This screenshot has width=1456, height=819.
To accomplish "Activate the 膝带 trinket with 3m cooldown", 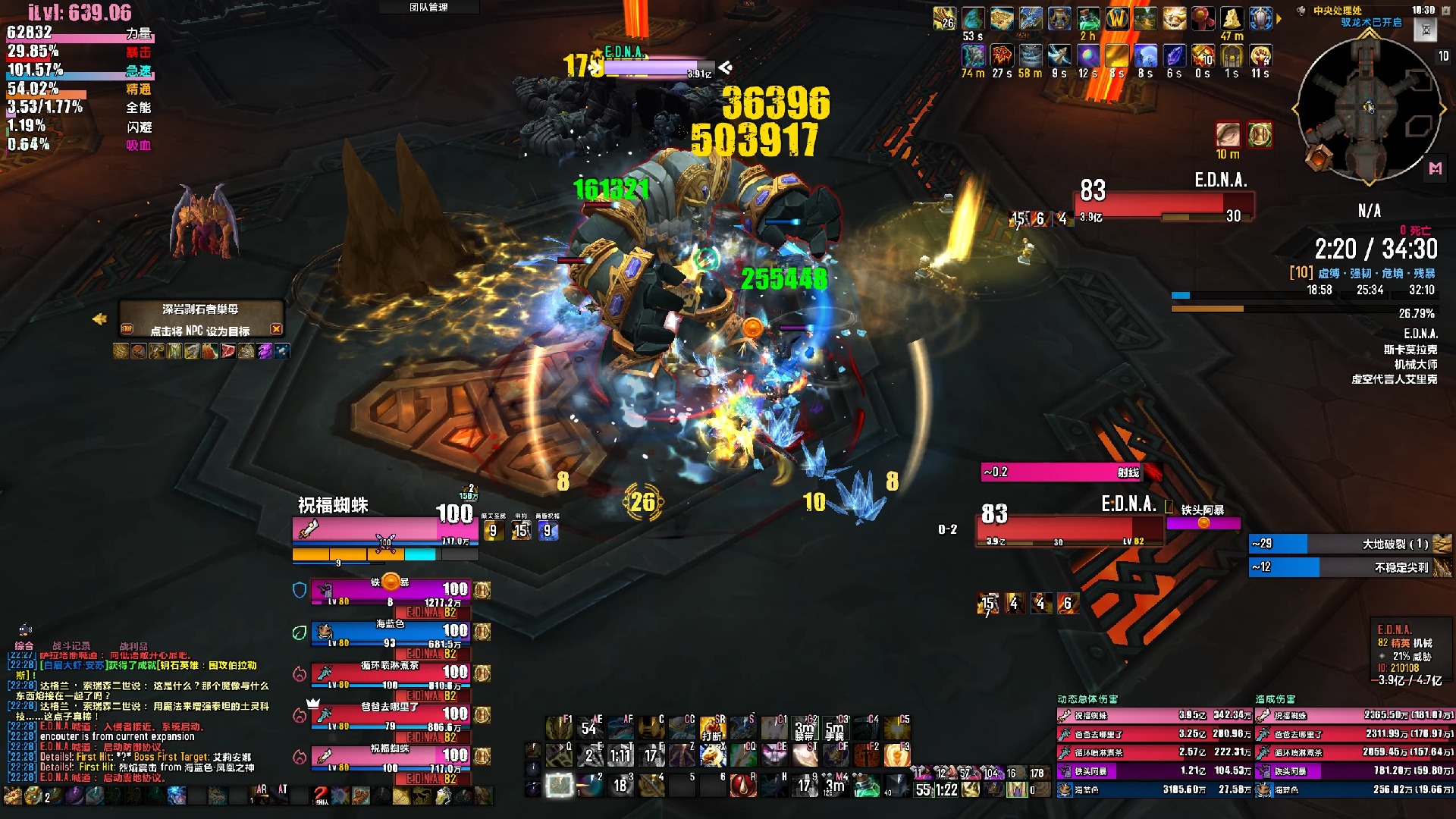I will 805,726.
